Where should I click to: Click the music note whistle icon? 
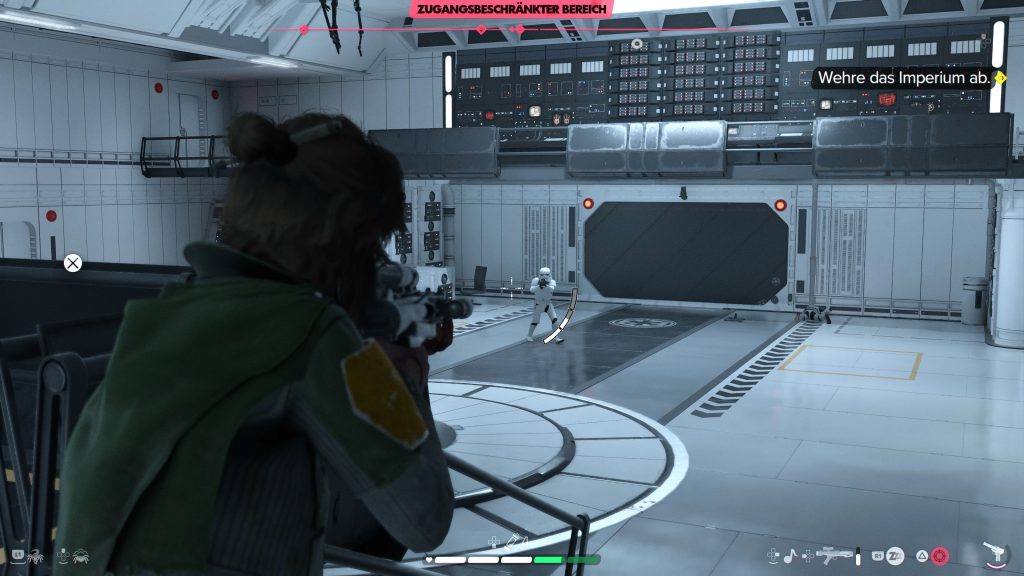(x=788, y=554)
